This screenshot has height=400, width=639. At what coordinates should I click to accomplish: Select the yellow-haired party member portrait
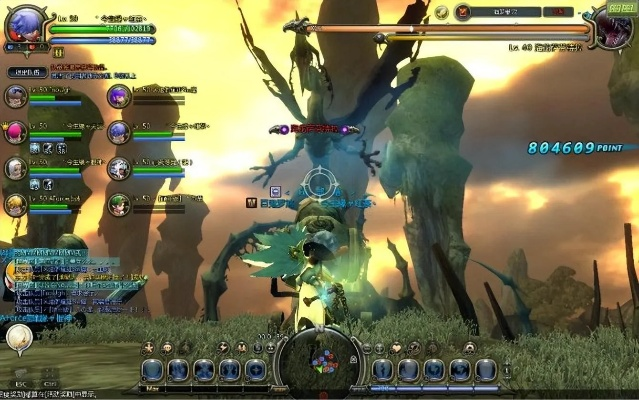click(15, 205)
